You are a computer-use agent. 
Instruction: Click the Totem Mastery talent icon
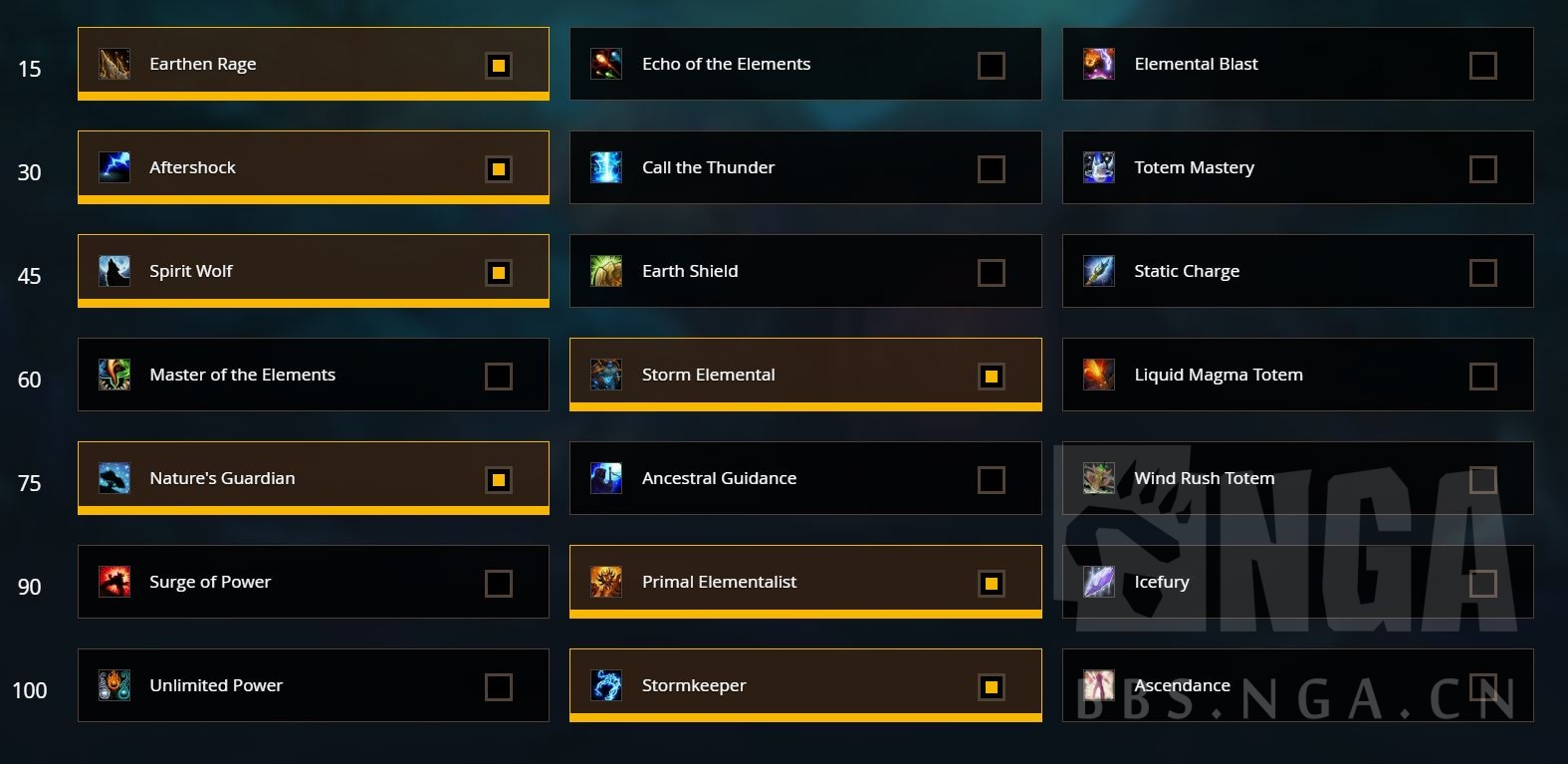pyautogui.click(x=1097, y=167)
